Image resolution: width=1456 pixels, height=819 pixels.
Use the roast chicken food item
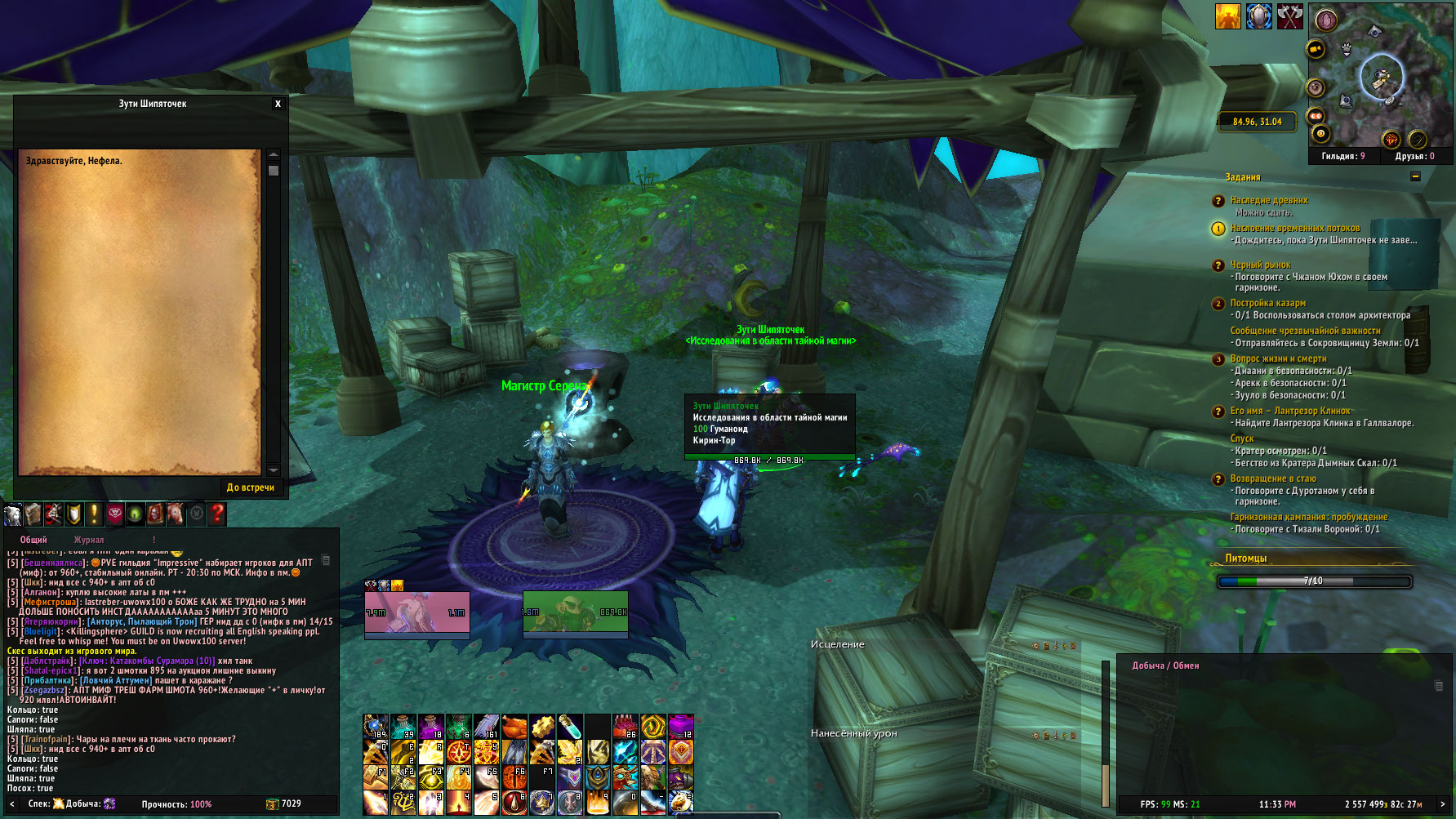(514, 726)
